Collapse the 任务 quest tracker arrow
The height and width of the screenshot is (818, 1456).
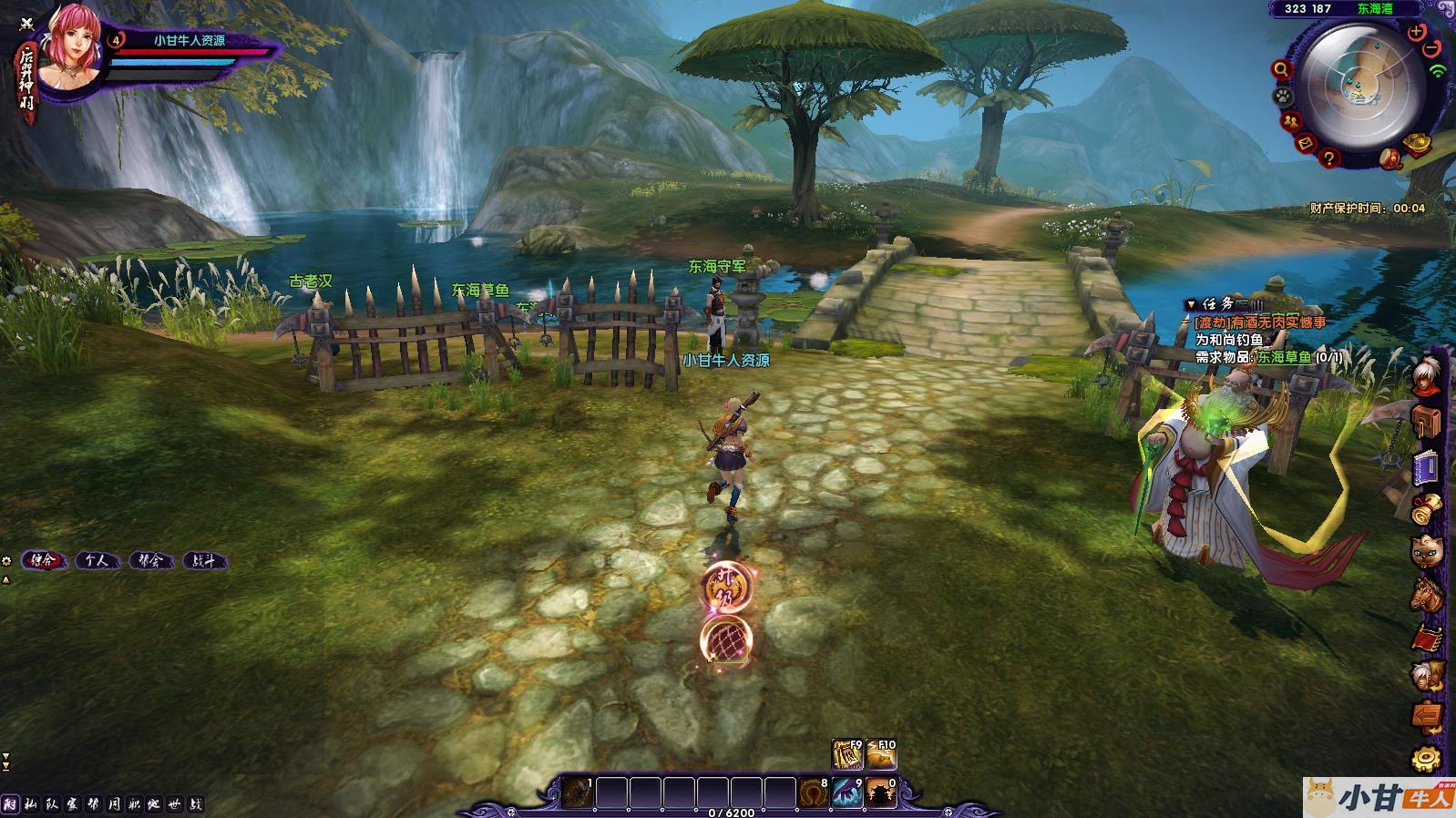[1190, 304]
